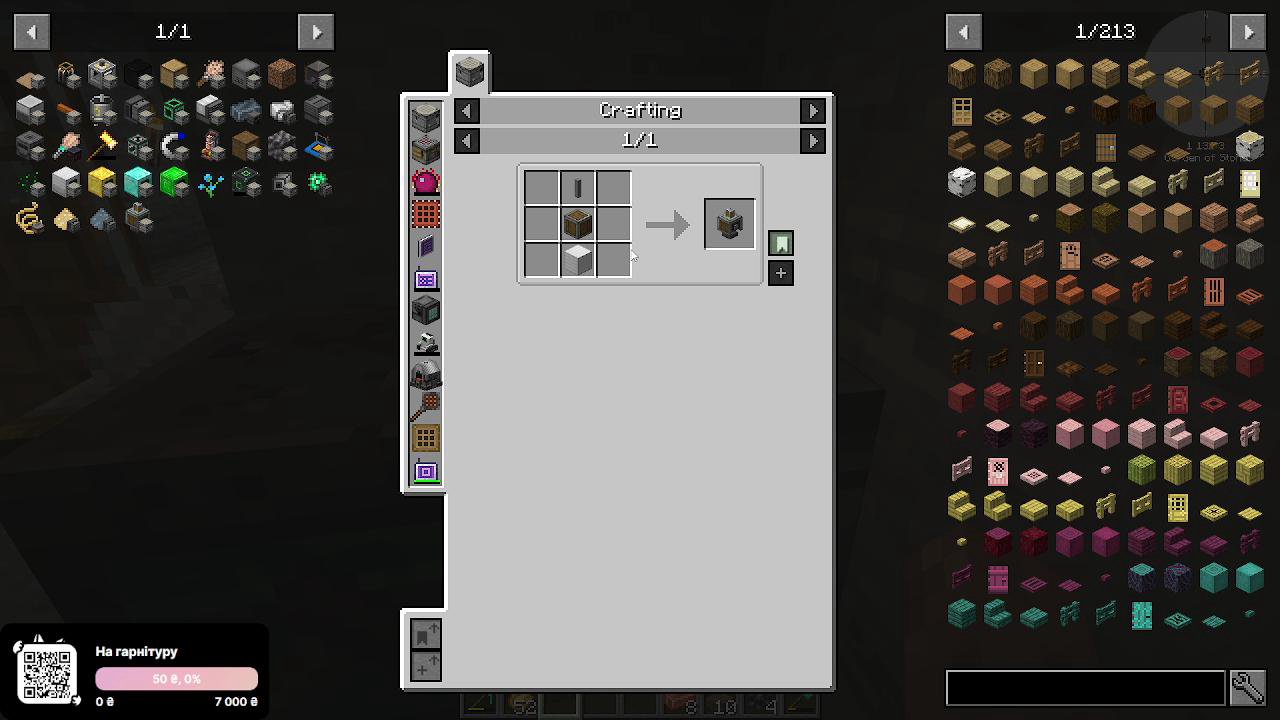Open the Crafting tab above the recipe window
Image resolution: width=1280 pixels, height=720 pixels.
(469, 70)
